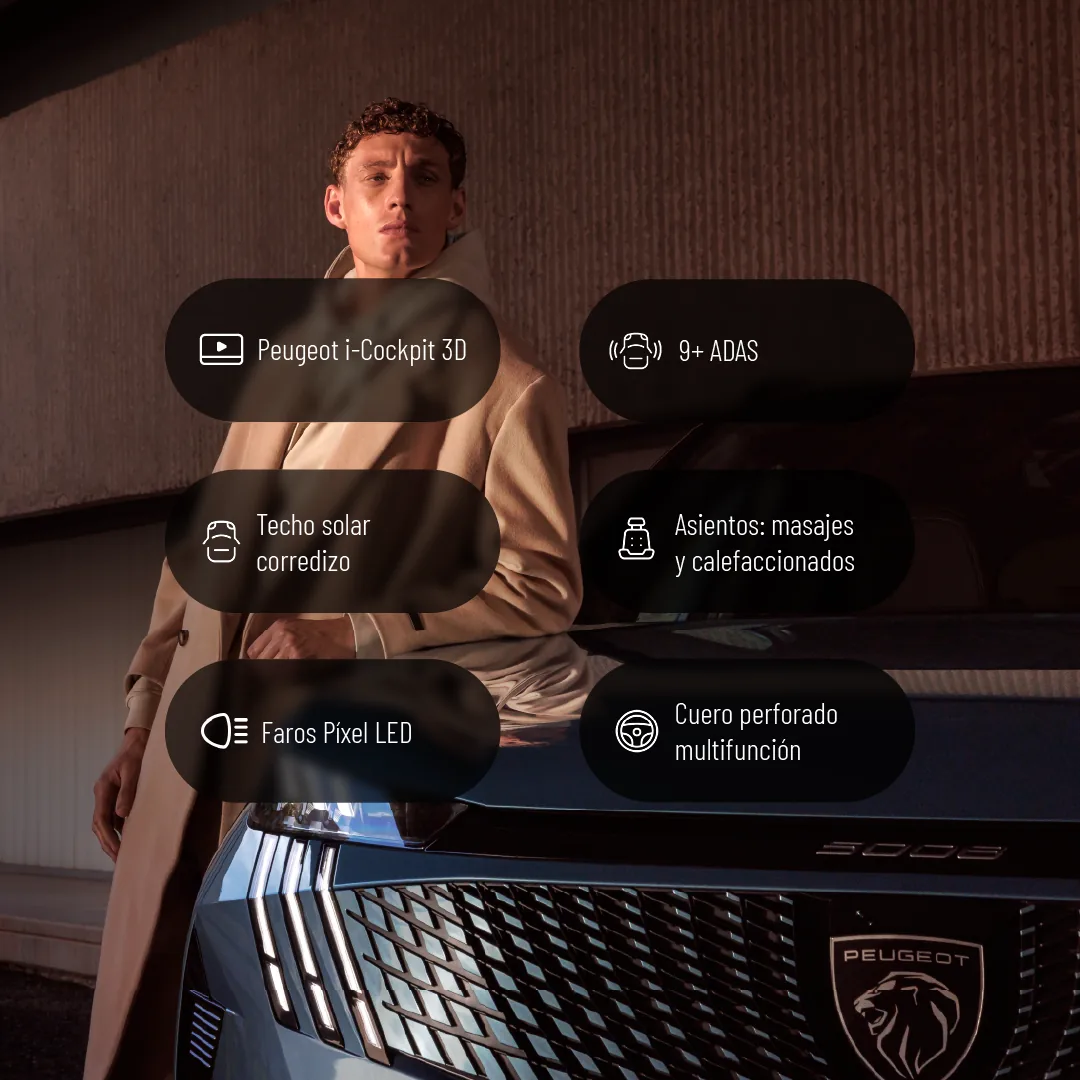This screenshot has width=1080, height=1080.
Task: Open the 9+ ADAS feature pill
Action: point(746,350)
